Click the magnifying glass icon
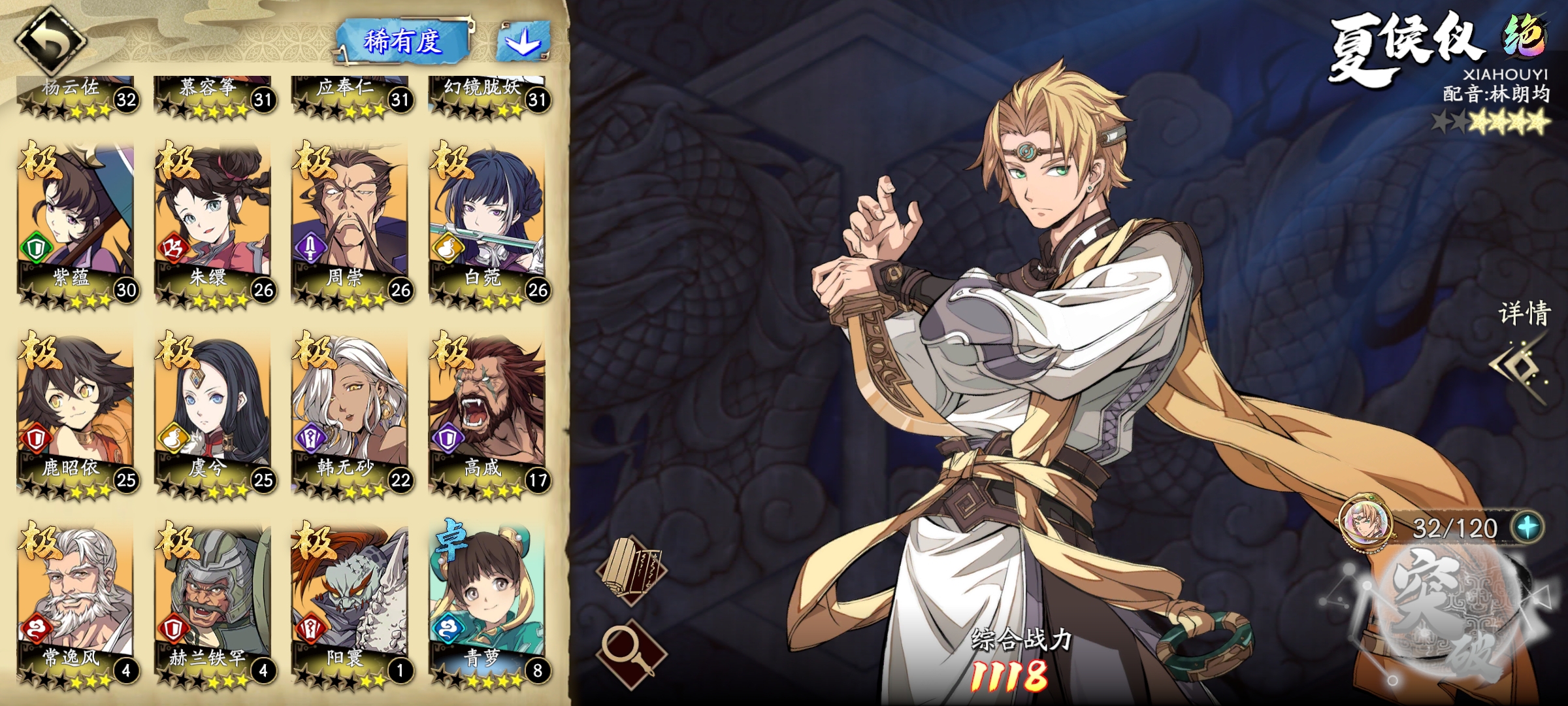This screenshot has width=1568, height=706. point(631,650)
